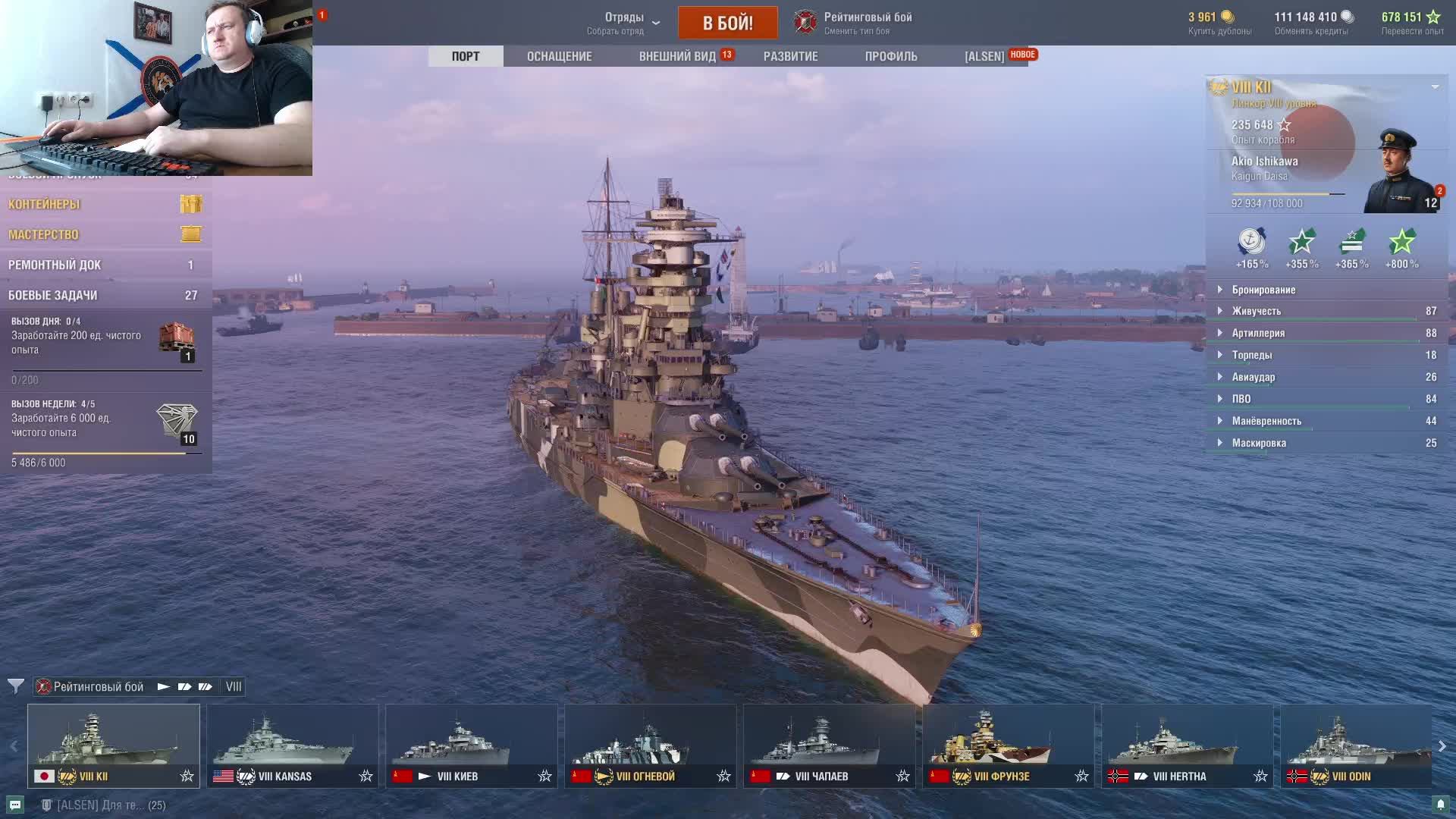
Task: Open the ВНЕШНИЙ ВИД tab
Action: pyautogui.click(x=677, y=56)
